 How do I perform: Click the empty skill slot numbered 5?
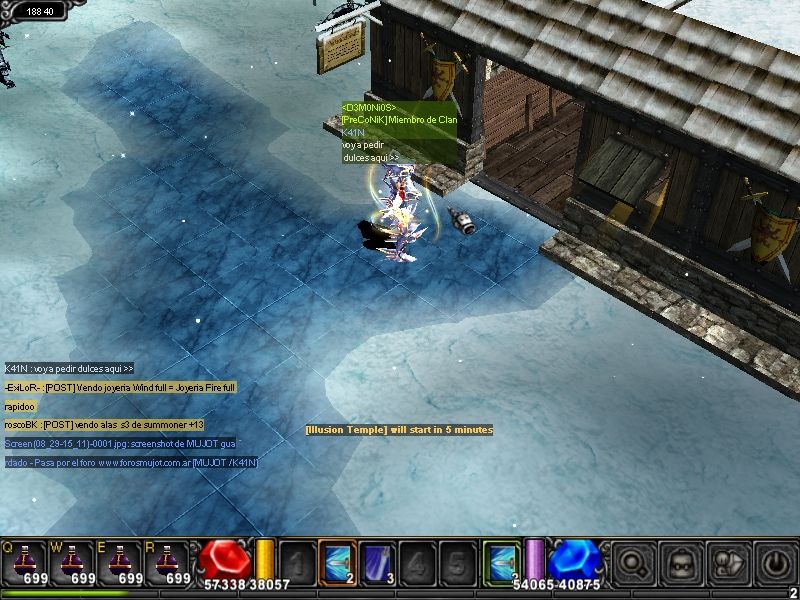click(x=457, y=562)
